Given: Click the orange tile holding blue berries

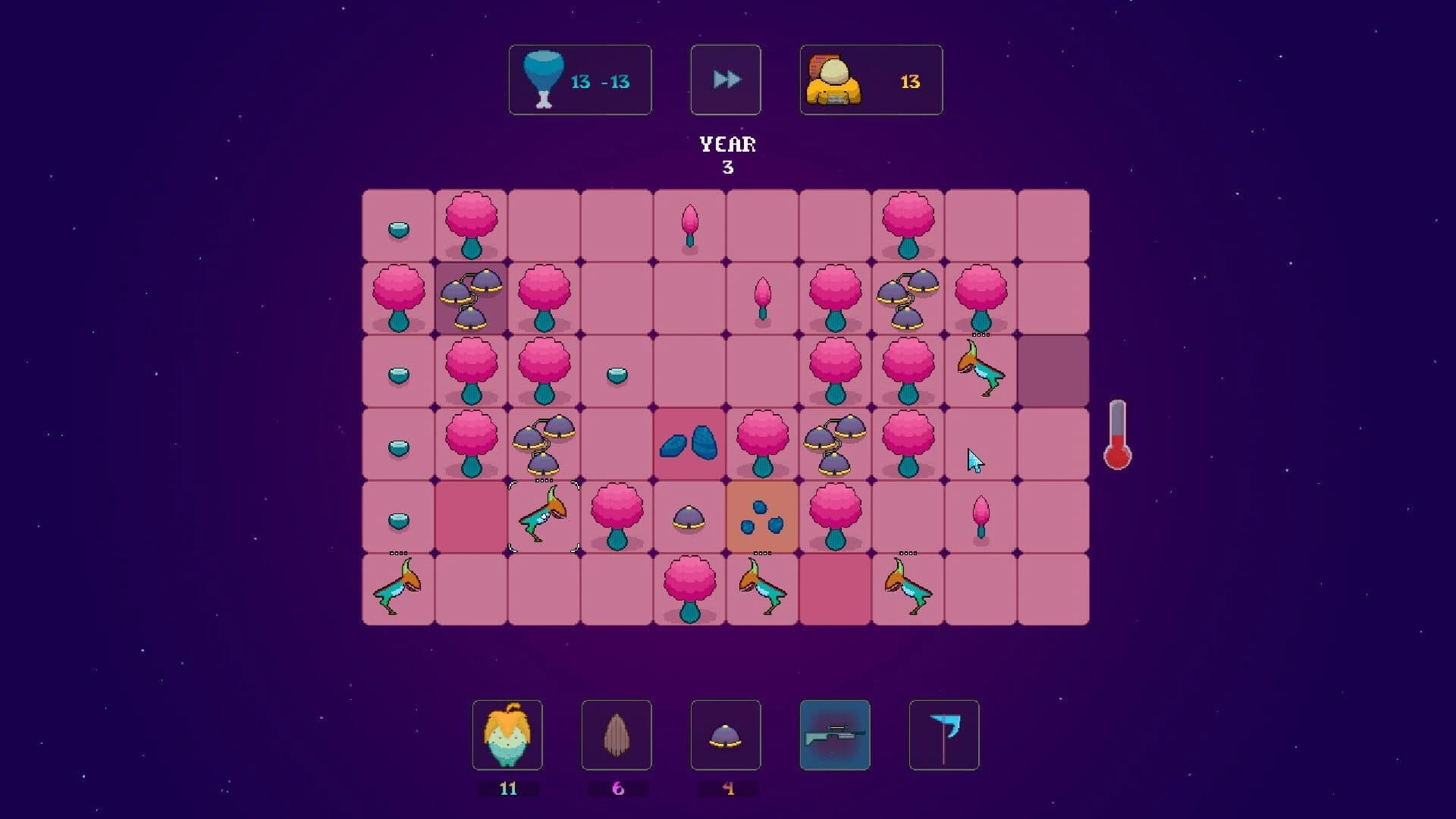Looking at the screenshot, I should [761, 518].
